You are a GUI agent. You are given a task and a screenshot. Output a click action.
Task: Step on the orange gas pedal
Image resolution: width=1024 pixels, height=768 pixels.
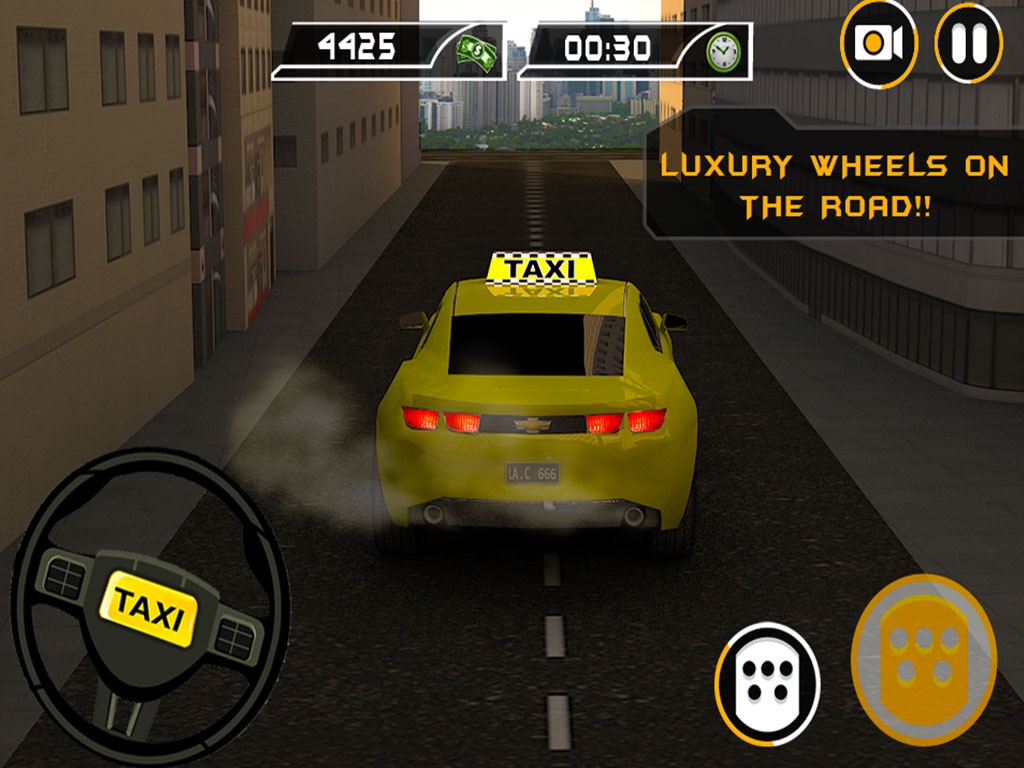[x=923, y=658]
